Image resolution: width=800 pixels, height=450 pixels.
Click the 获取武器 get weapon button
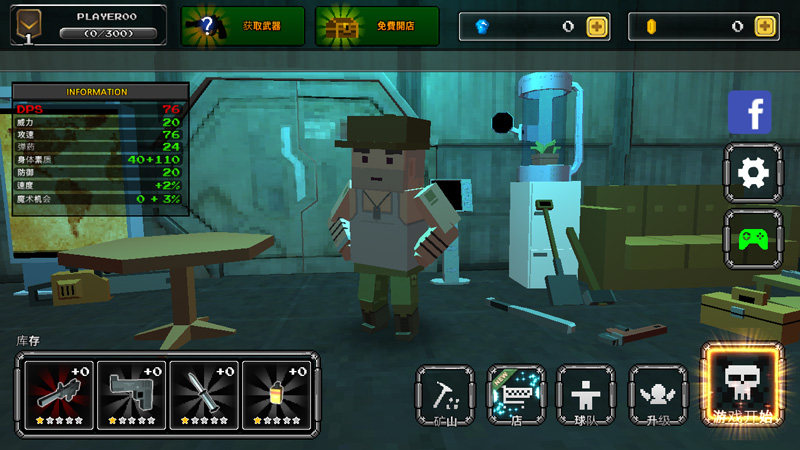(x=243, y=26)
